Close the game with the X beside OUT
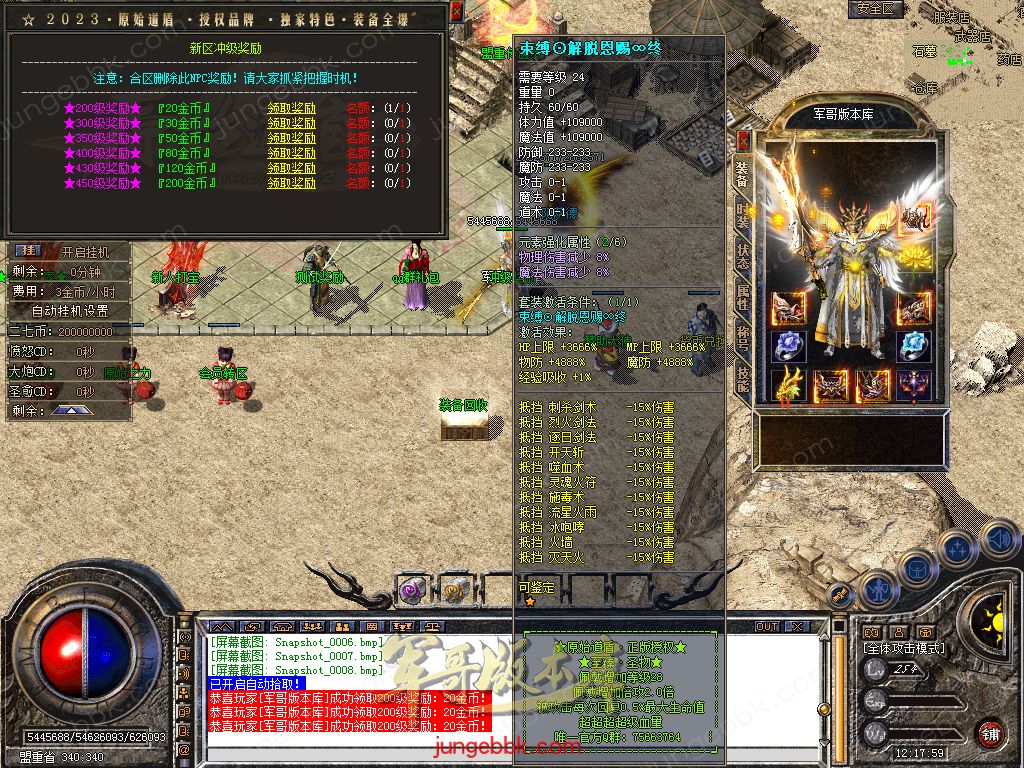The height and width of the screenshot is (768, 1024). tap(797, 626)
